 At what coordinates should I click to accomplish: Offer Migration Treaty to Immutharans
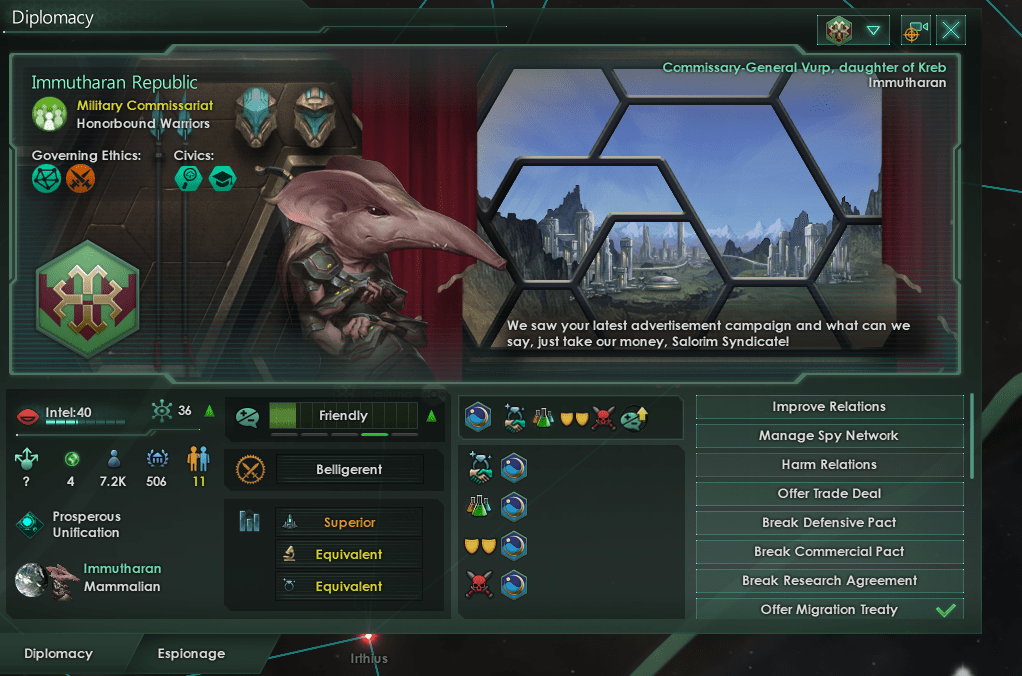(x=829, y=610)
